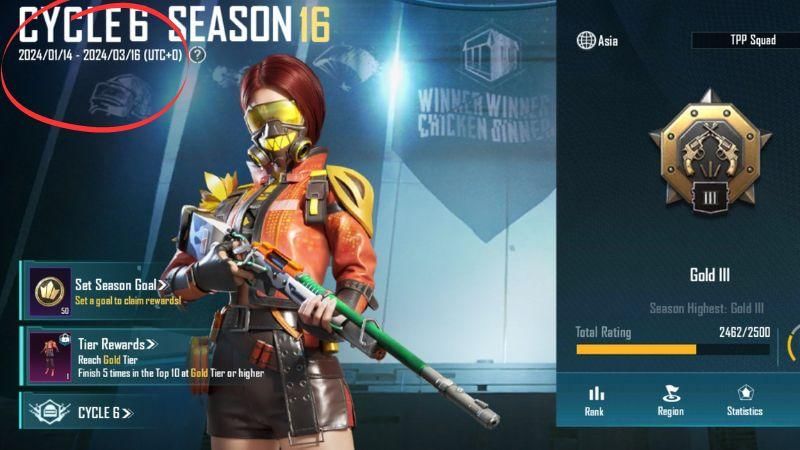The width and height of the screenshot is (800, 450).
Task: Change the Asia server region
Action: point(597,41)
